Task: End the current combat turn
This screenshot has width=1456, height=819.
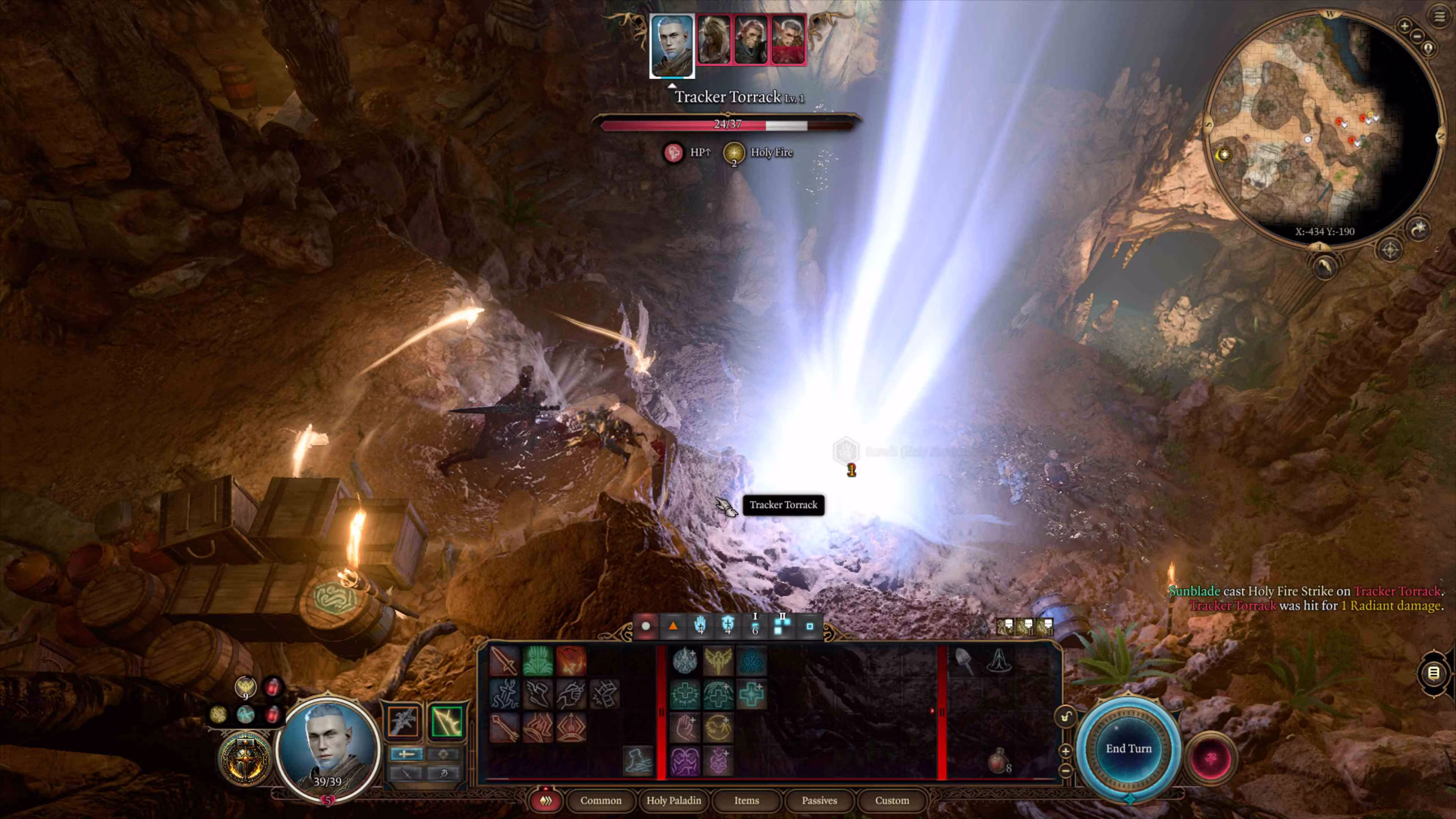Action: click(x=1128, y=748)
